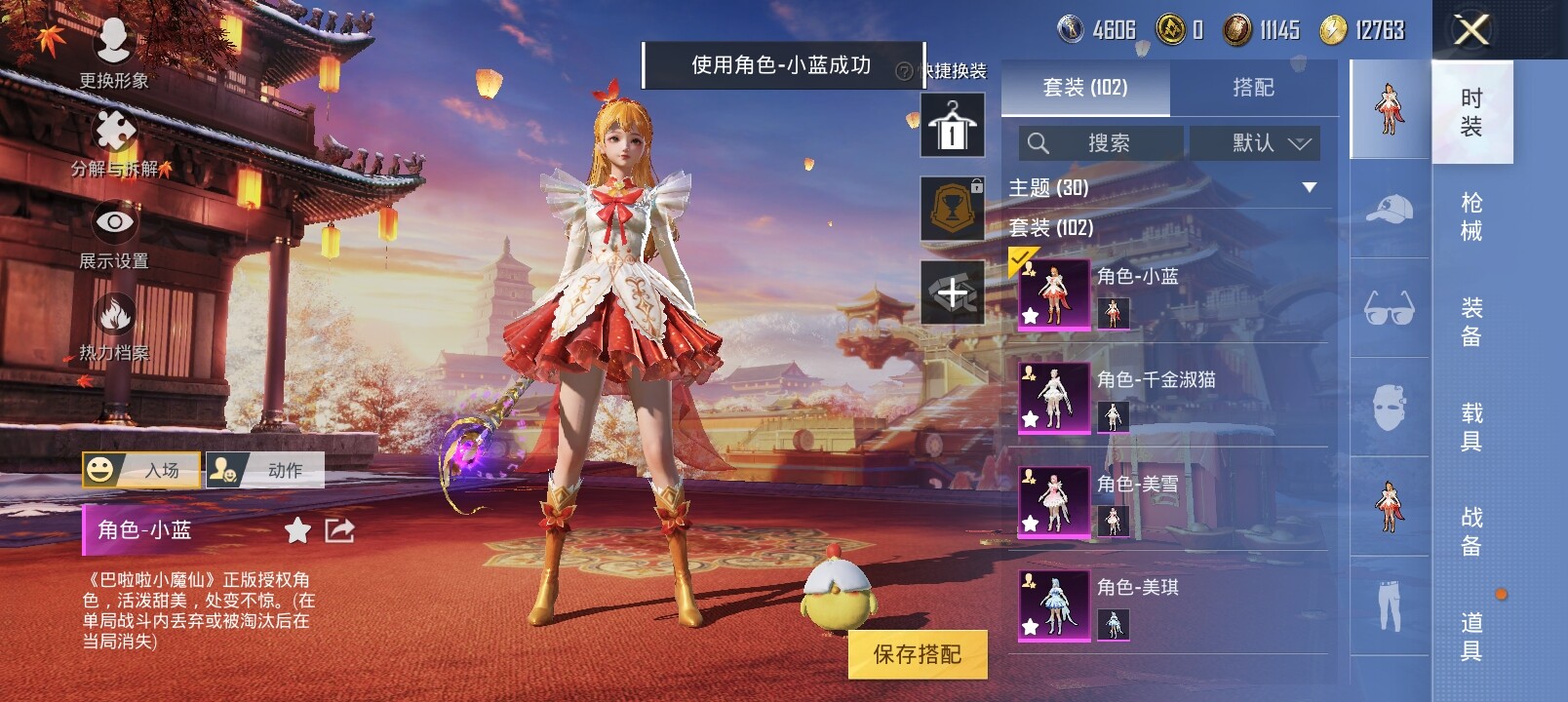Share the outfit via the share icon
The height and width of the screenshot is (702, 1568).
pos(339,530)
